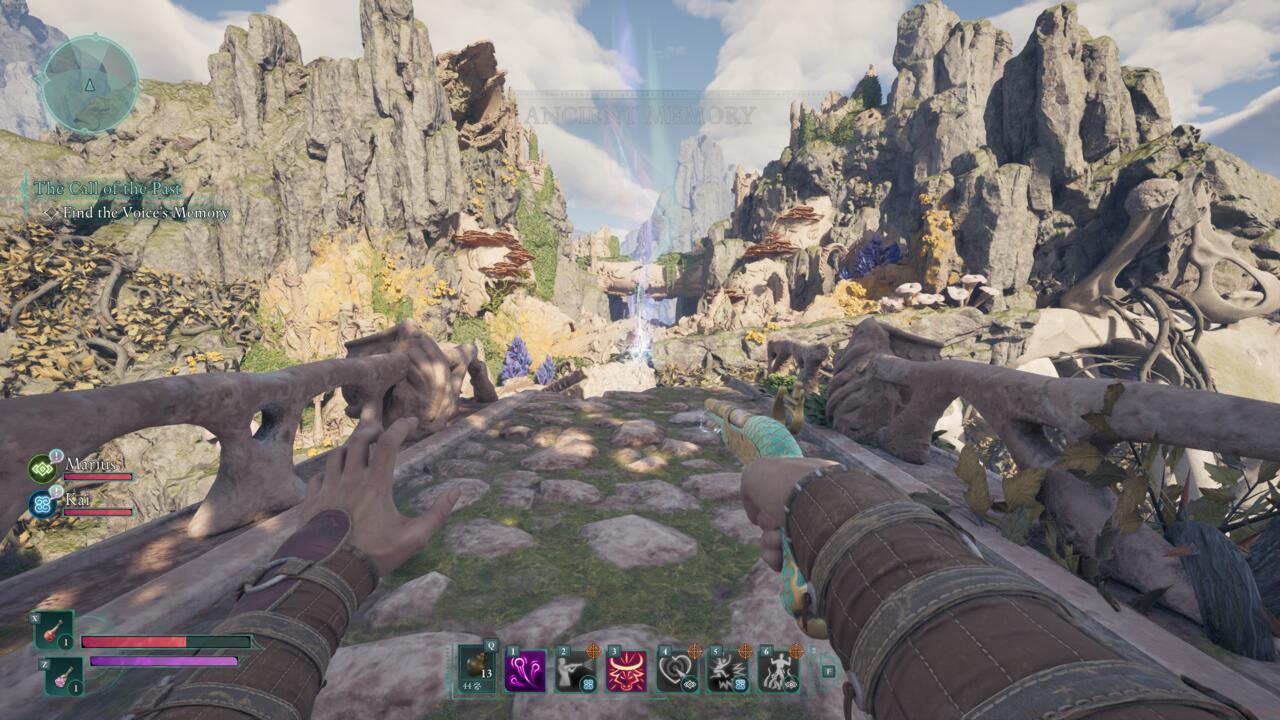Cast the lightning dash skill in slot 5
Screen dimensions: 1280x720
tap(724, 670)
